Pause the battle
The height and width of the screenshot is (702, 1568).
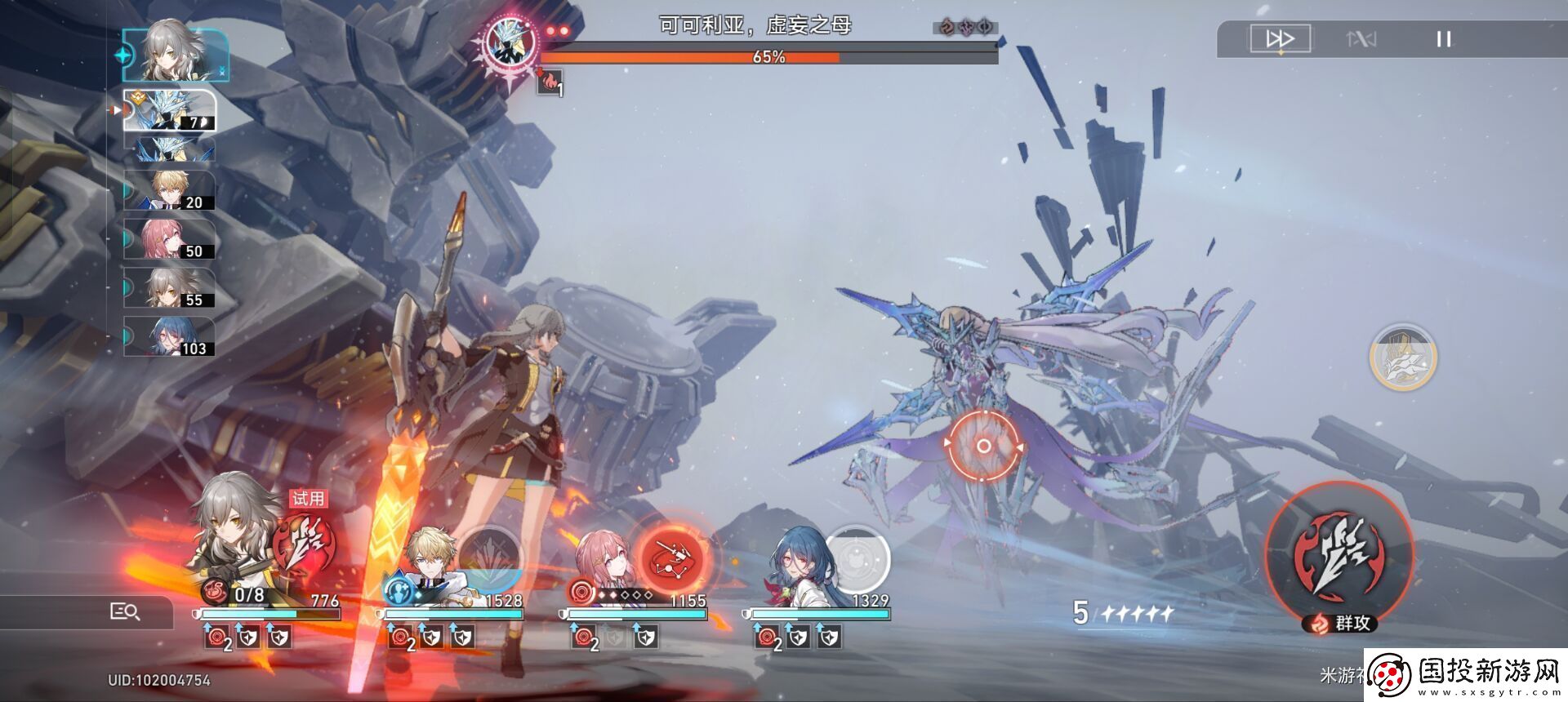[1444, 39]
